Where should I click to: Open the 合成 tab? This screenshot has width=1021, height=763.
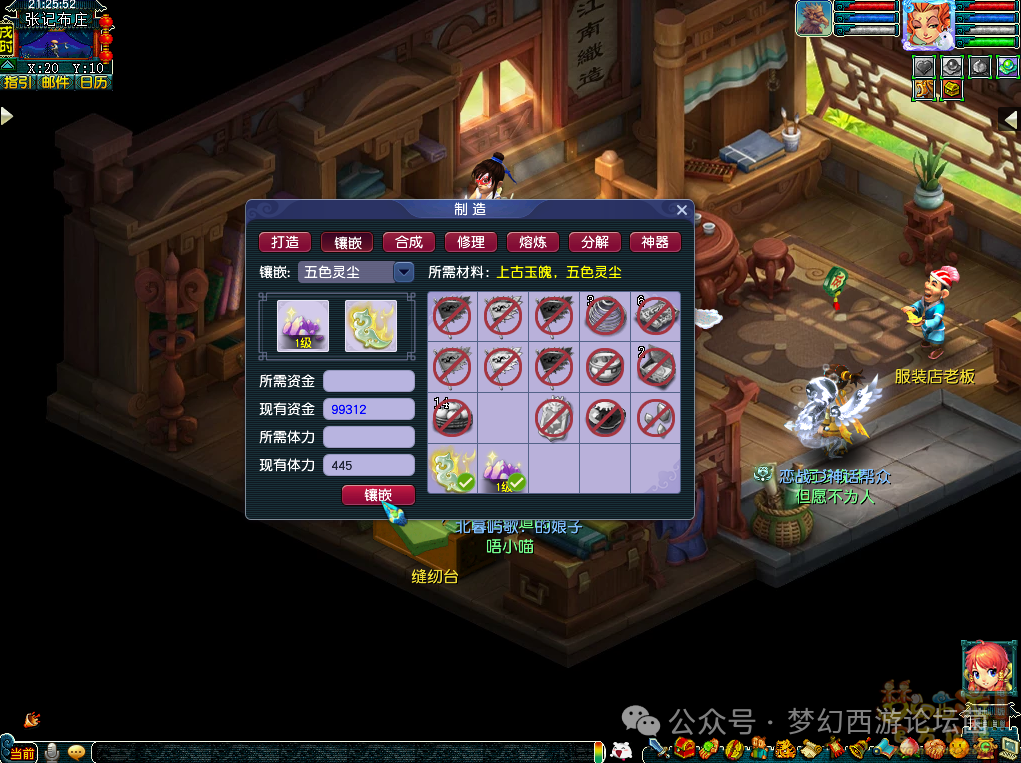tap(409, 242)
